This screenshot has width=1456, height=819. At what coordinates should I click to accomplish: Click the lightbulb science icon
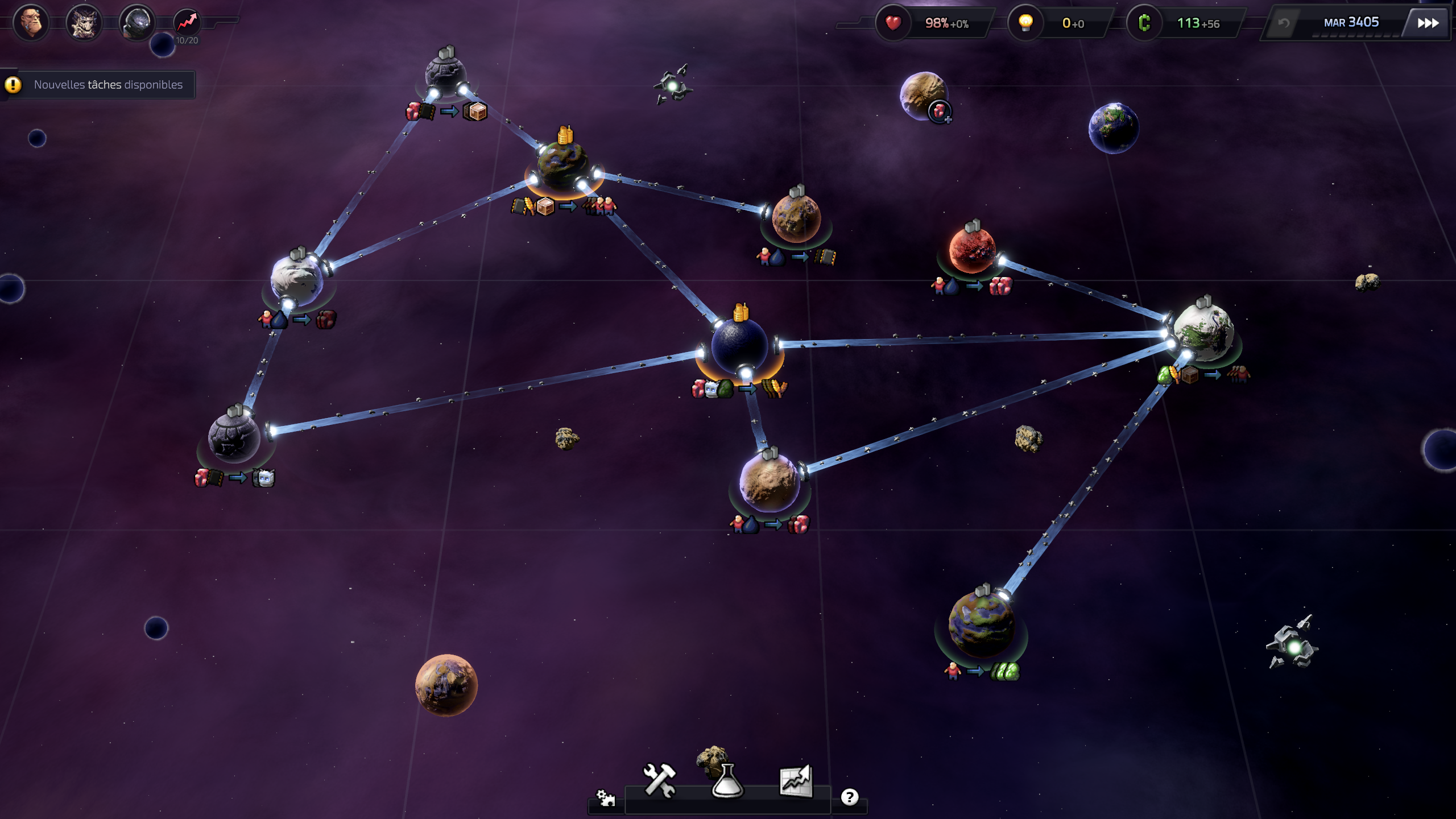point(1025,23)
